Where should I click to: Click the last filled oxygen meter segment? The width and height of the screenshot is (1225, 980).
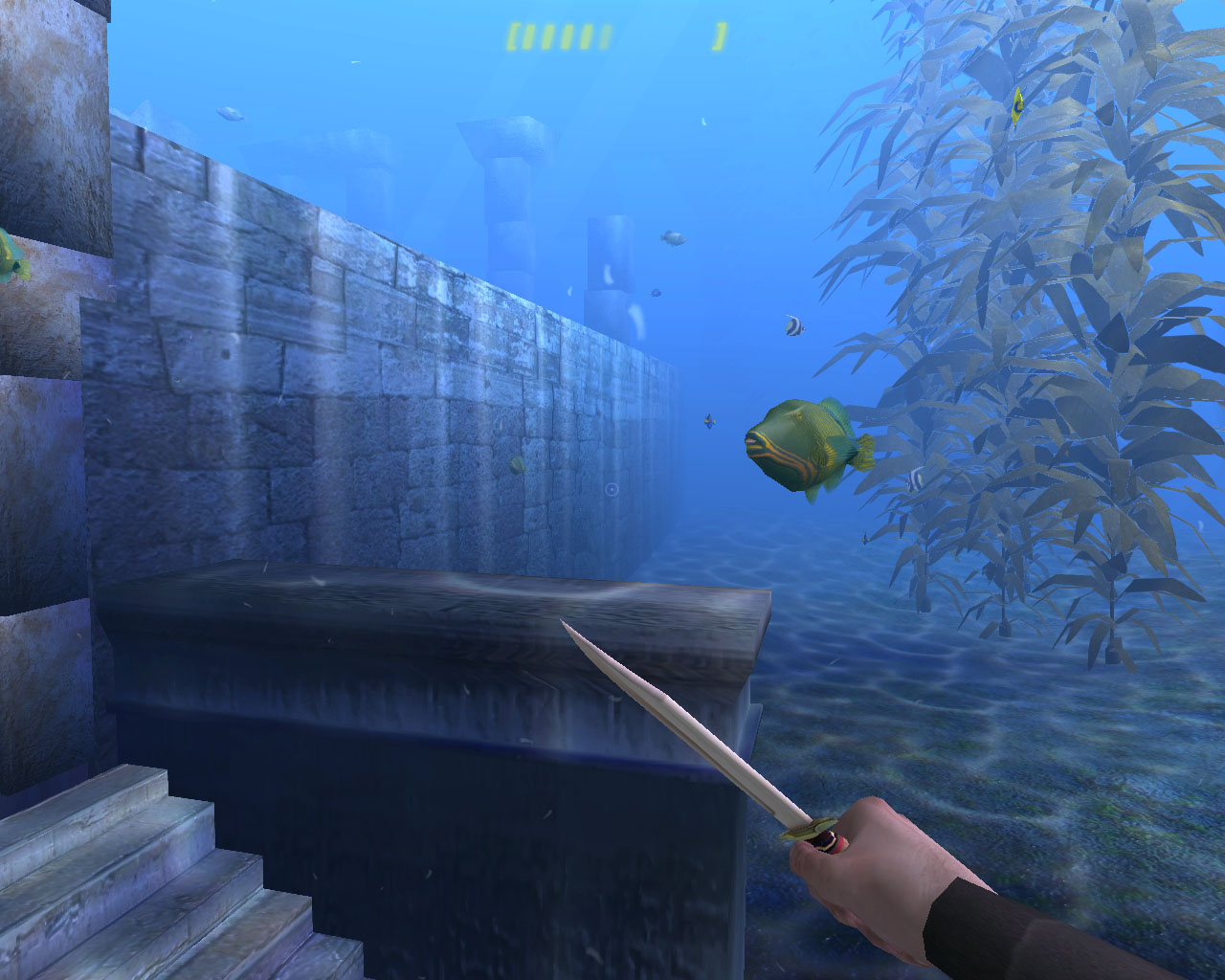(x=588, y=35)
